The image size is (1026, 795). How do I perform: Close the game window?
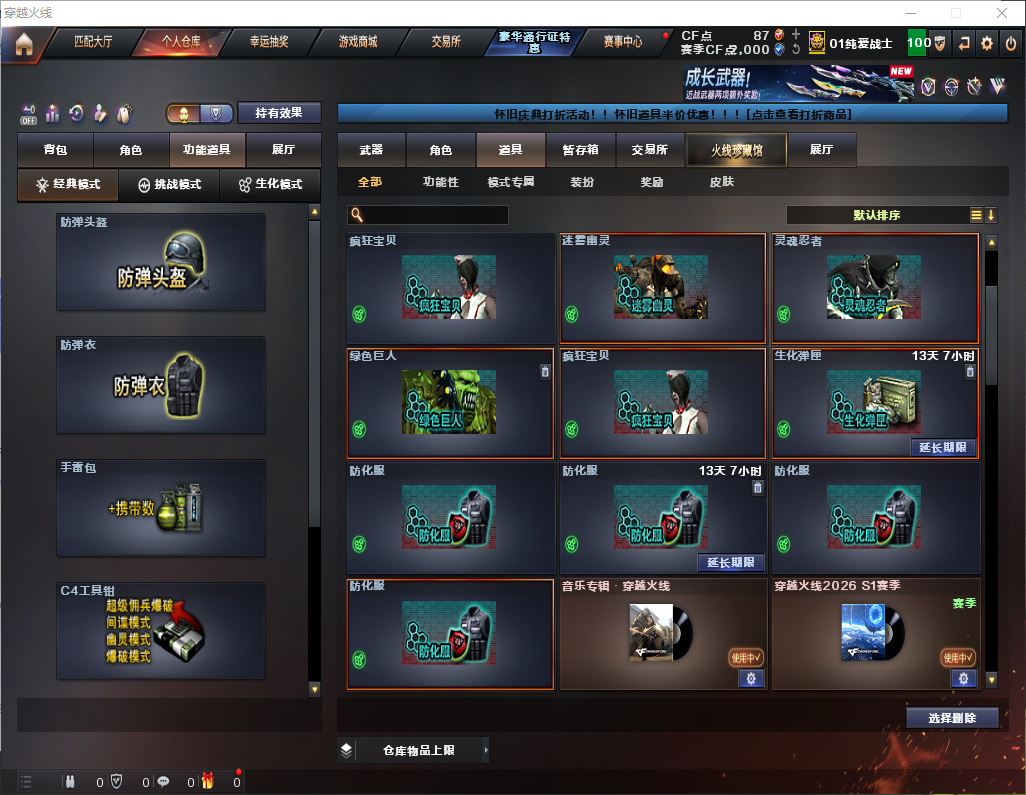click(x=1002, y=13)
